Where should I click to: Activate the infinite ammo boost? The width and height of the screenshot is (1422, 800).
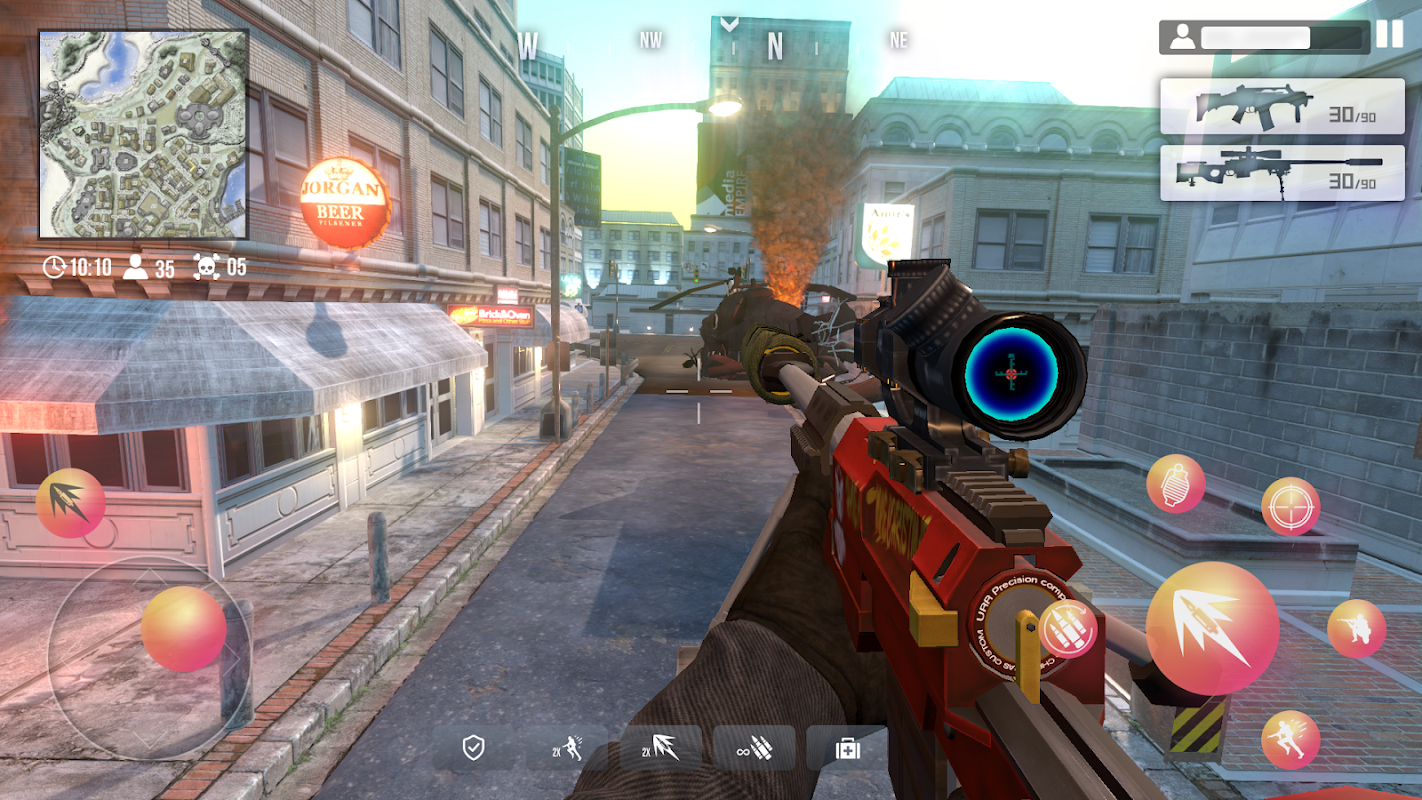(754, 748)
